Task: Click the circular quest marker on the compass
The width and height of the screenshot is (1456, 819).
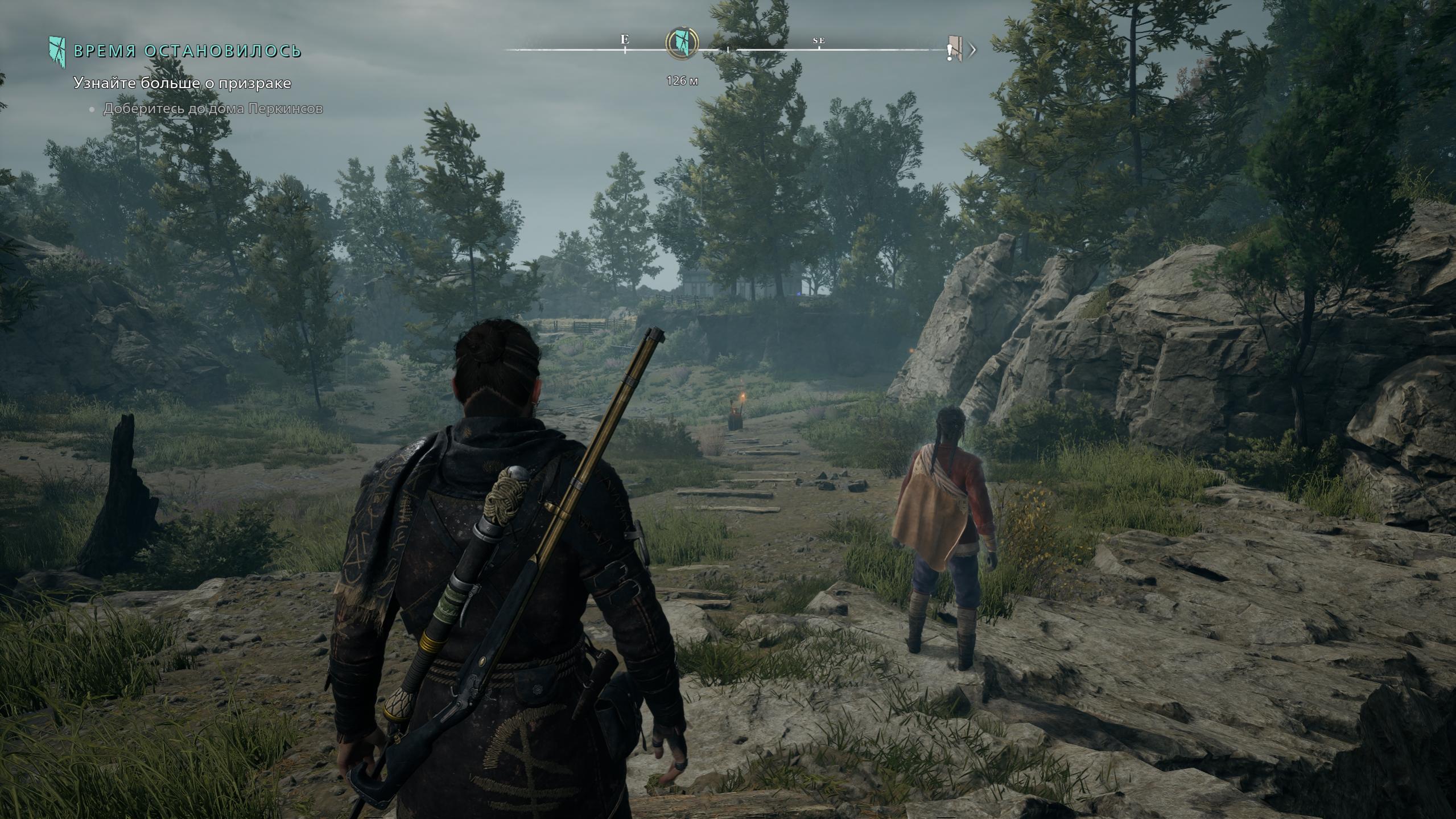Action: pyautogui.click(x=682, y=42)
